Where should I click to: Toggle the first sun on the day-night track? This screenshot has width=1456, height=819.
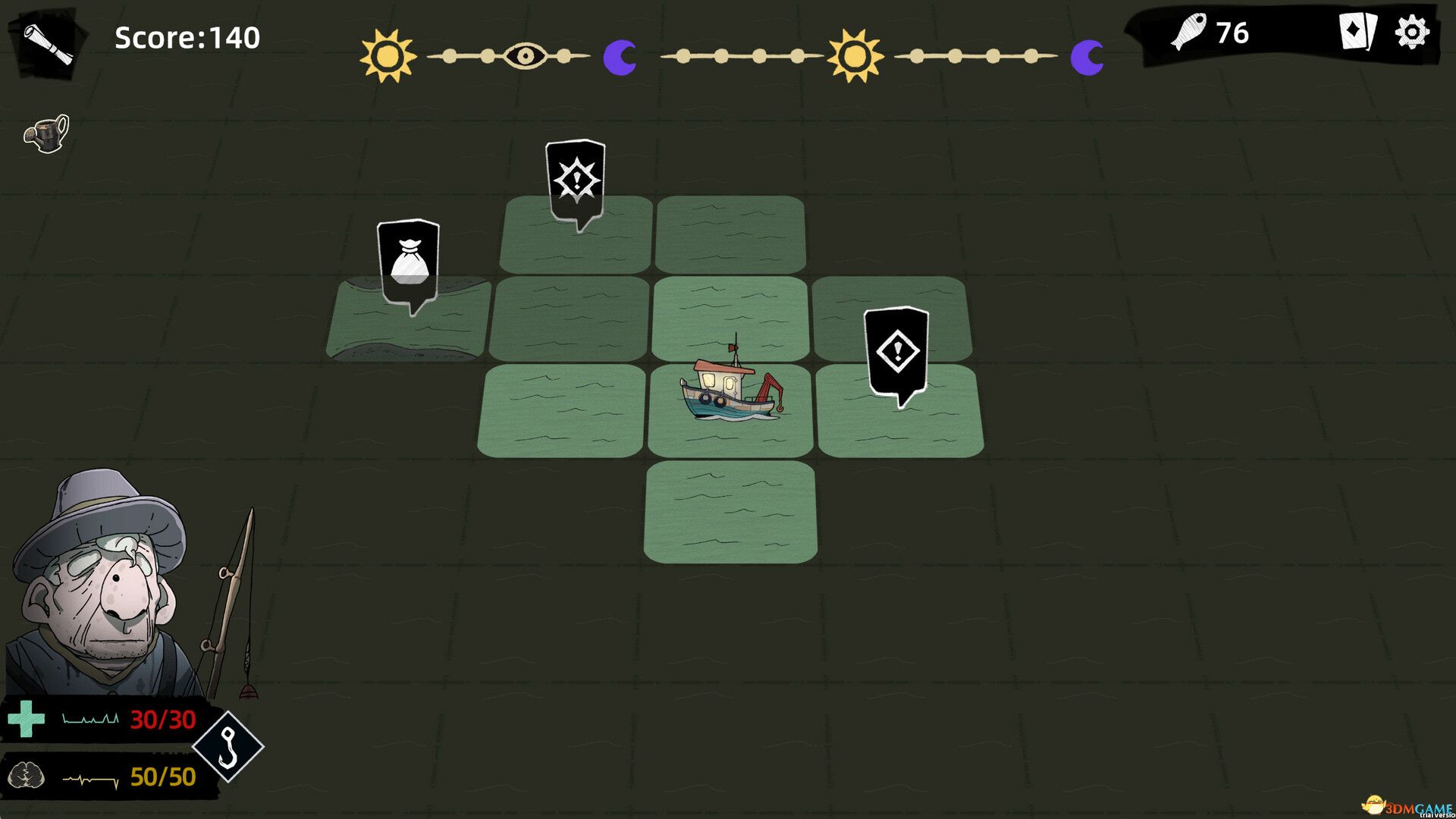(387, 53)
